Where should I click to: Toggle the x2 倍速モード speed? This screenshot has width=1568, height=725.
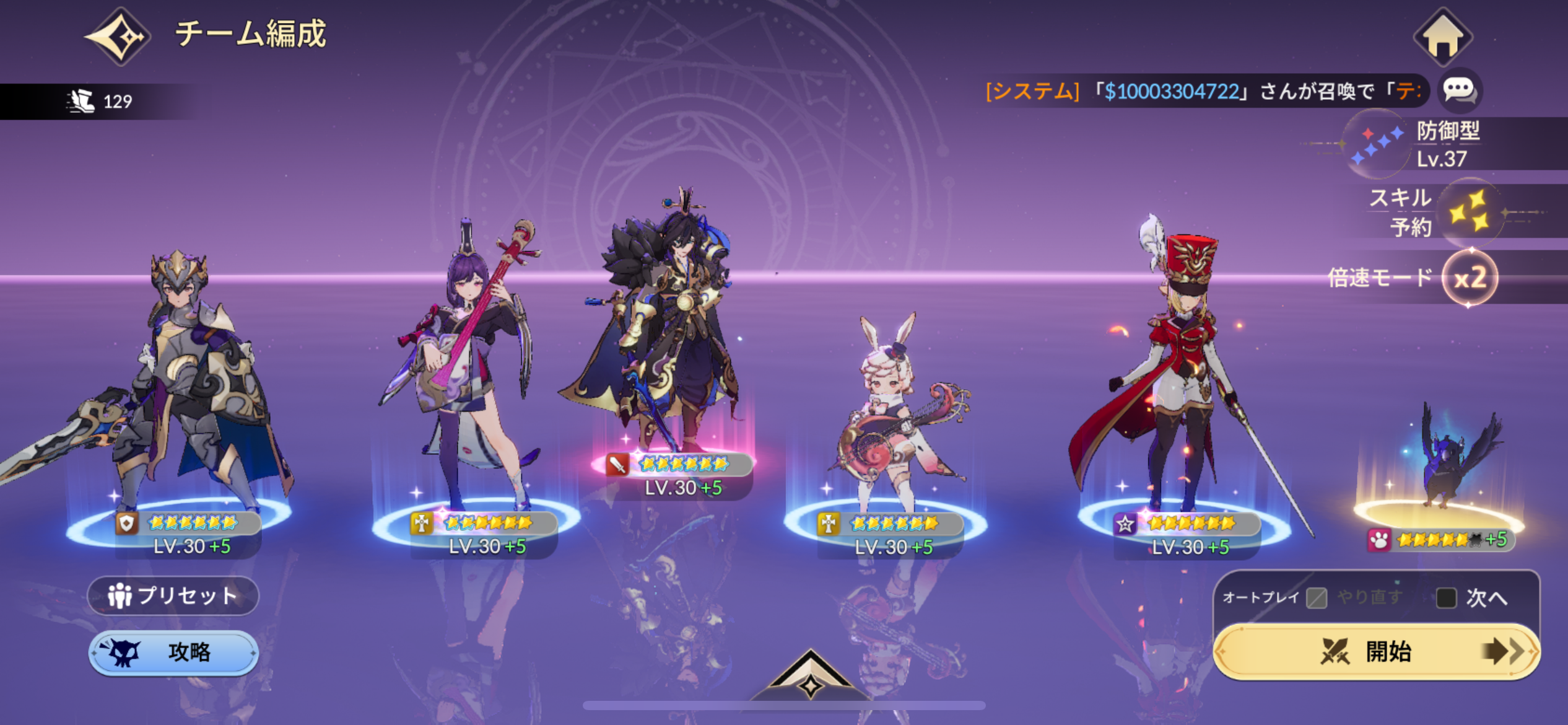click(1469, 278)
